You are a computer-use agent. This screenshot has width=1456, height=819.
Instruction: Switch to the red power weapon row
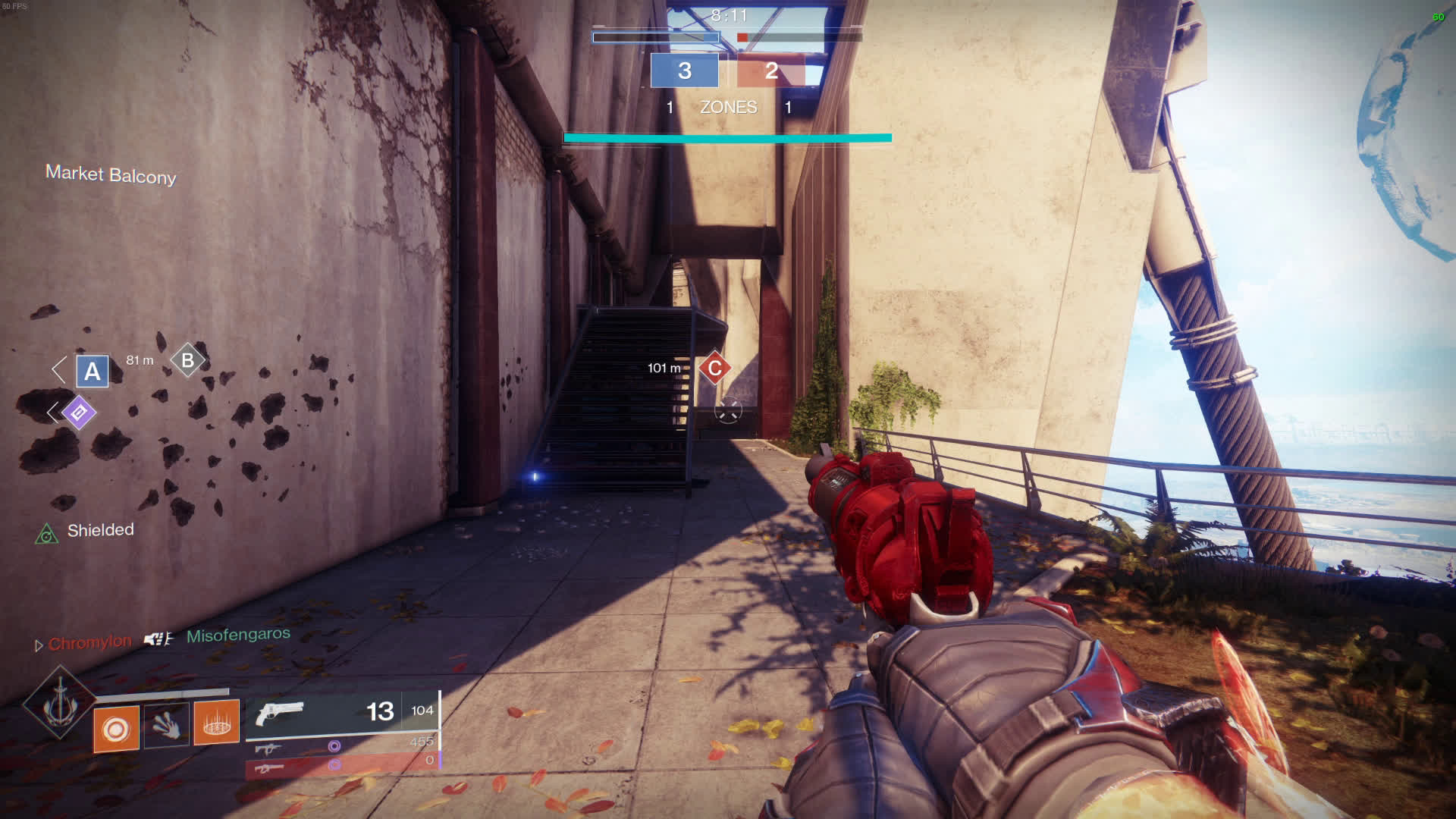[x=342, y=765]
